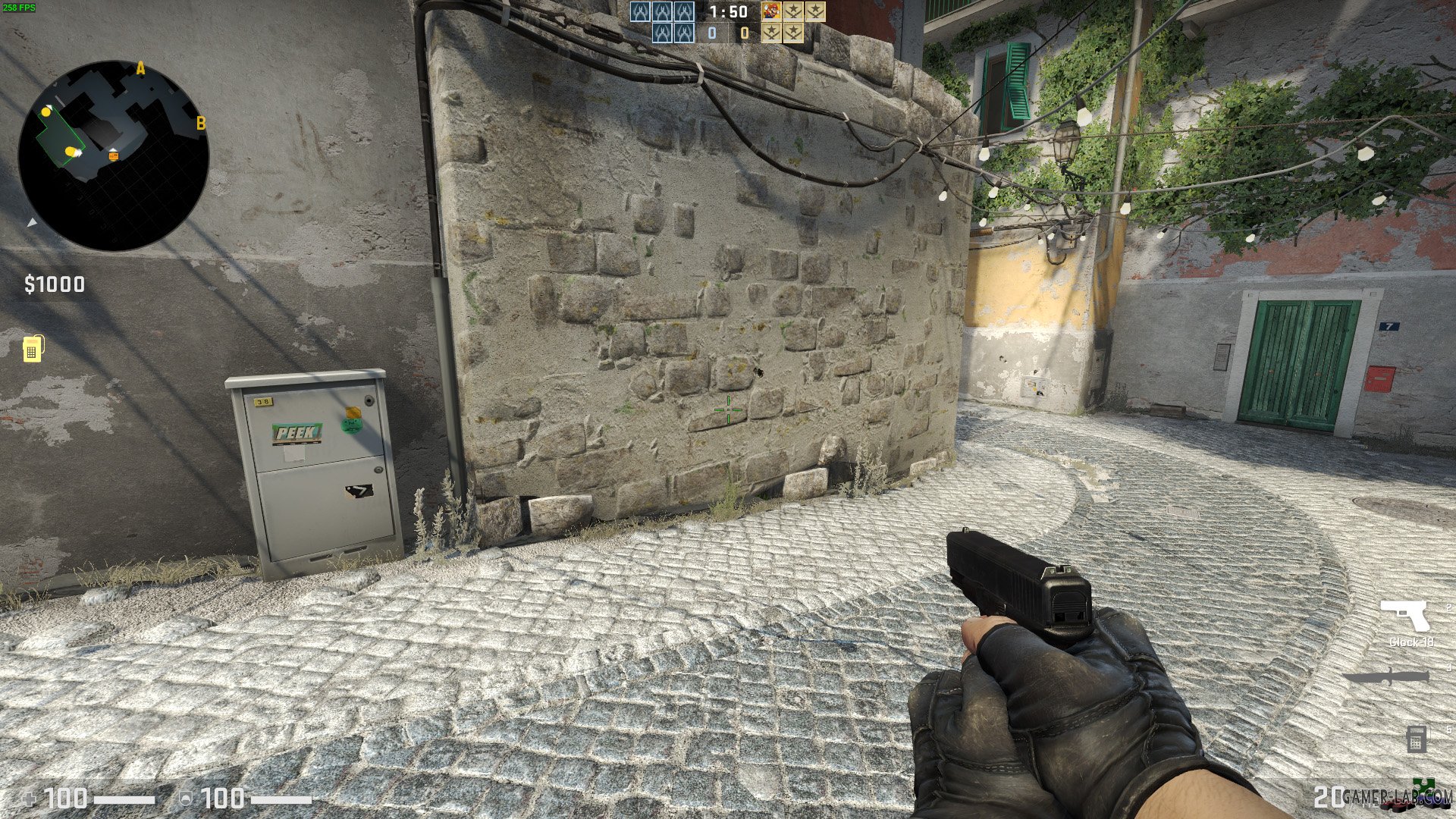This screenshot has height=819, width=1456.
Task: Click the health cross icon
Action: click(29, 797)
